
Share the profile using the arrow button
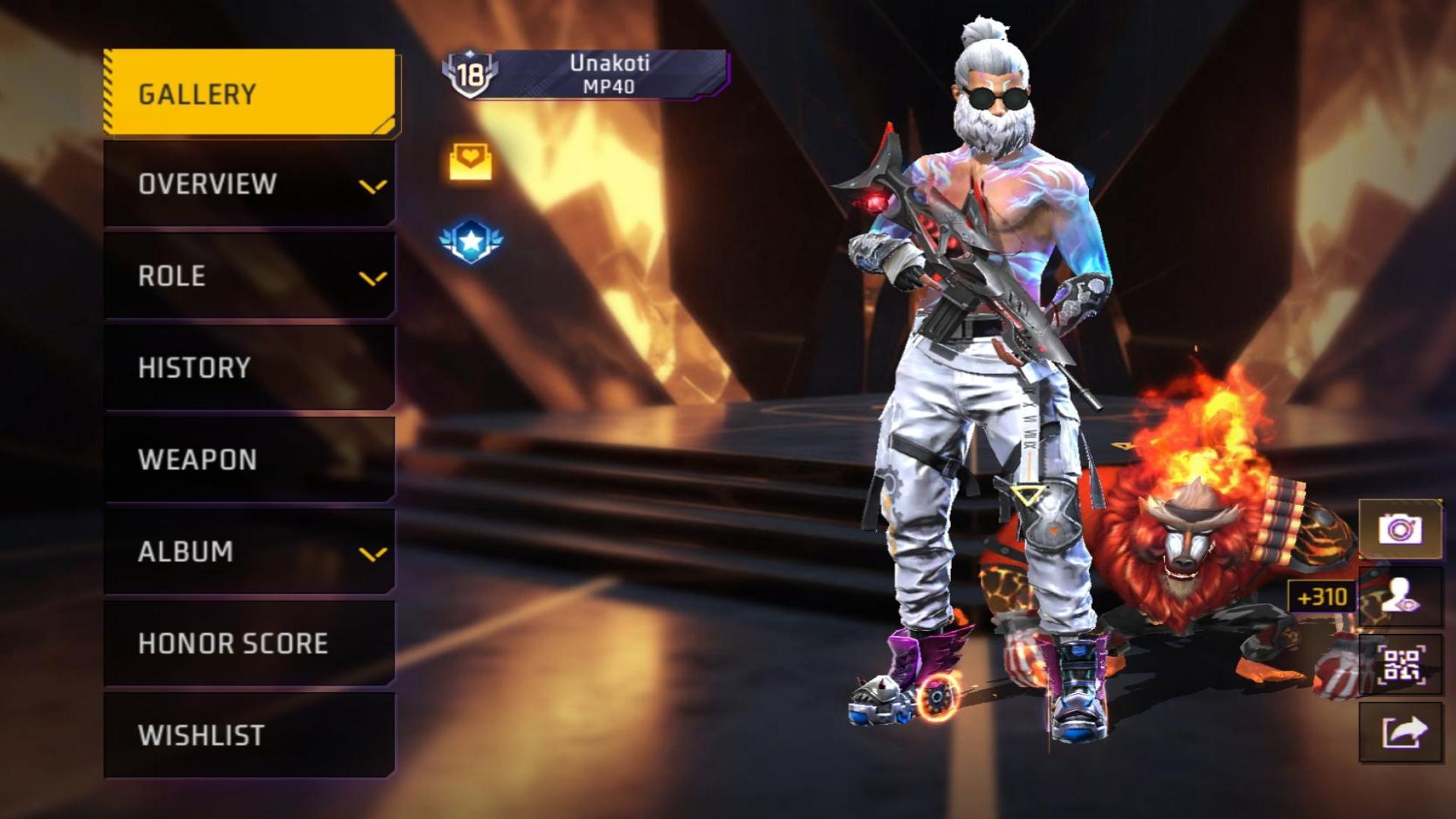click(1400, 733)
